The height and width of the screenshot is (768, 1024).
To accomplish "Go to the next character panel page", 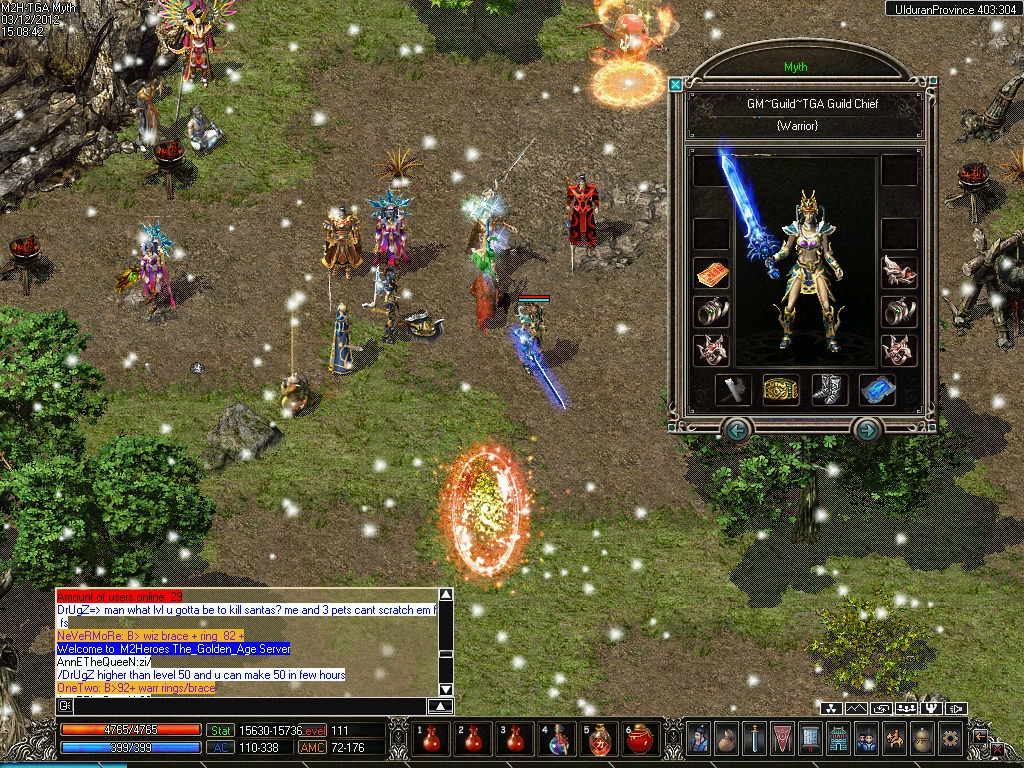I will 867,431.
